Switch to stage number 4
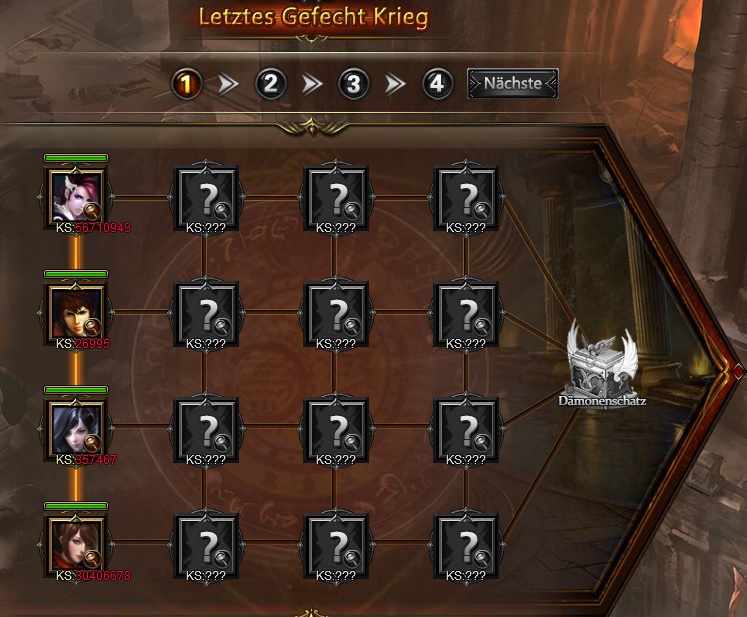Screen dimensions: 747x617 (x=435, y=83)
